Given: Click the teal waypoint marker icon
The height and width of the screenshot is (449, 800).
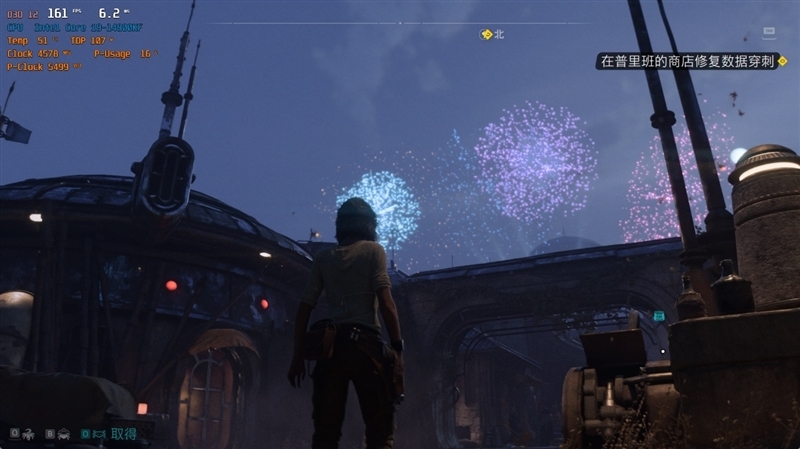Looking at the screenshot, I should coord(659,316).
